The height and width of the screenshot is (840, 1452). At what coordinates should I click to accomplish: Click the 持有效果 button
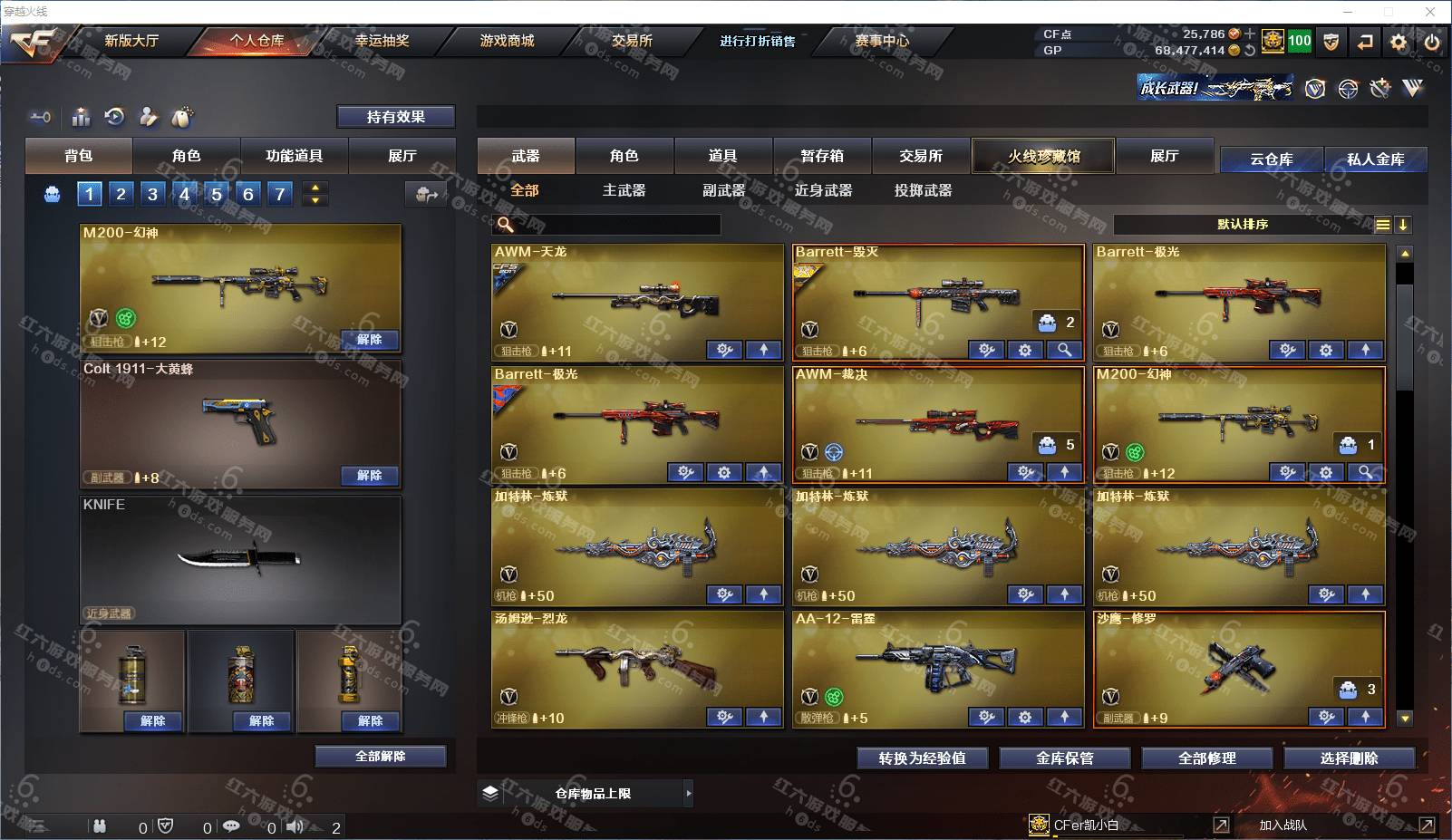tap(395, 117)
